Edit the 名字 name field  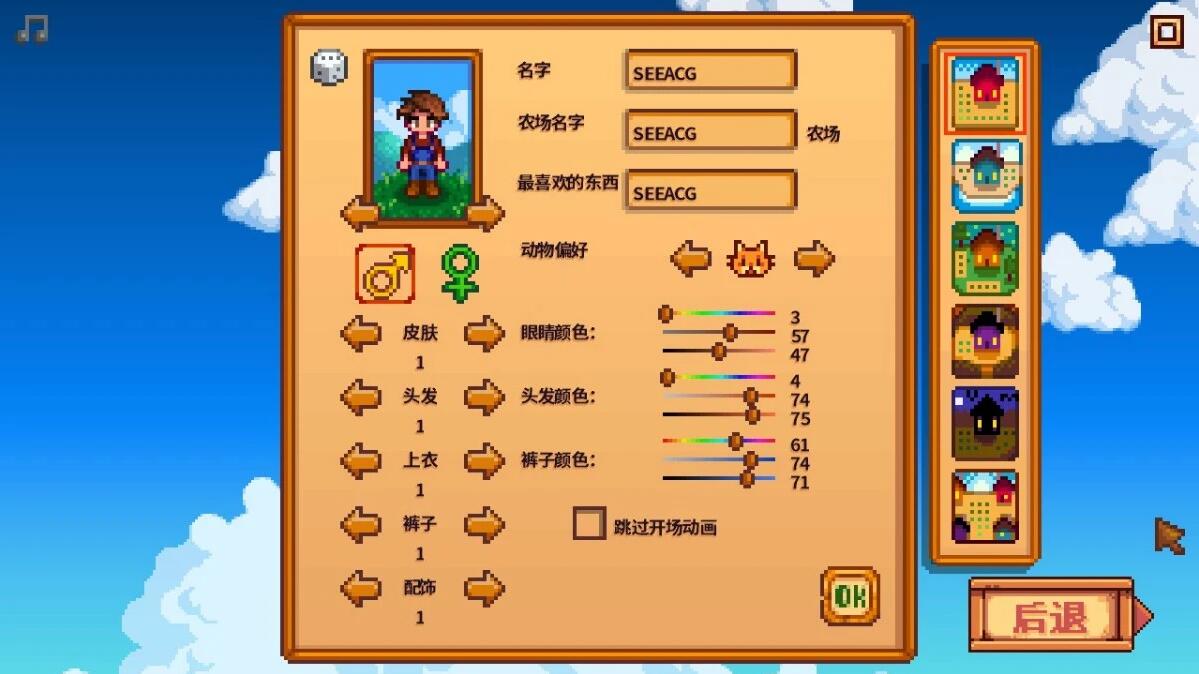click(710, 72)
